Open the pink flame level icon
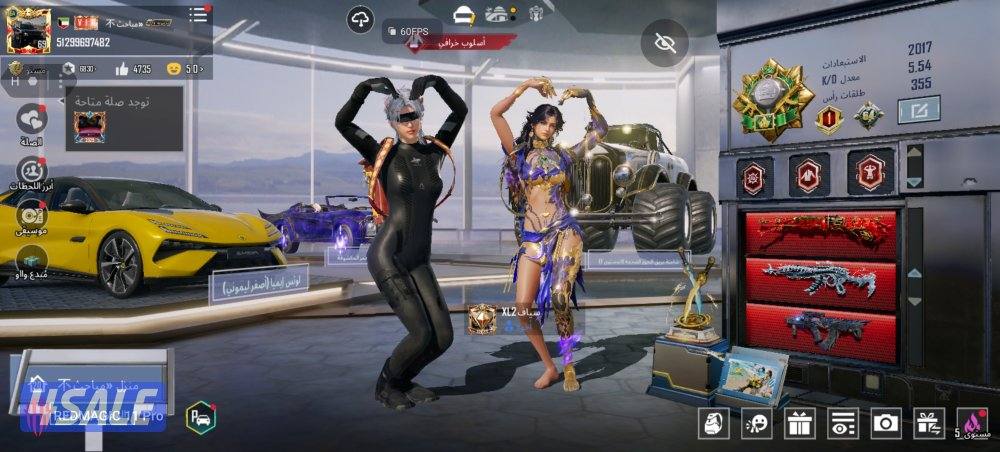The image size is (1000, 452). [x=972, y=422]
